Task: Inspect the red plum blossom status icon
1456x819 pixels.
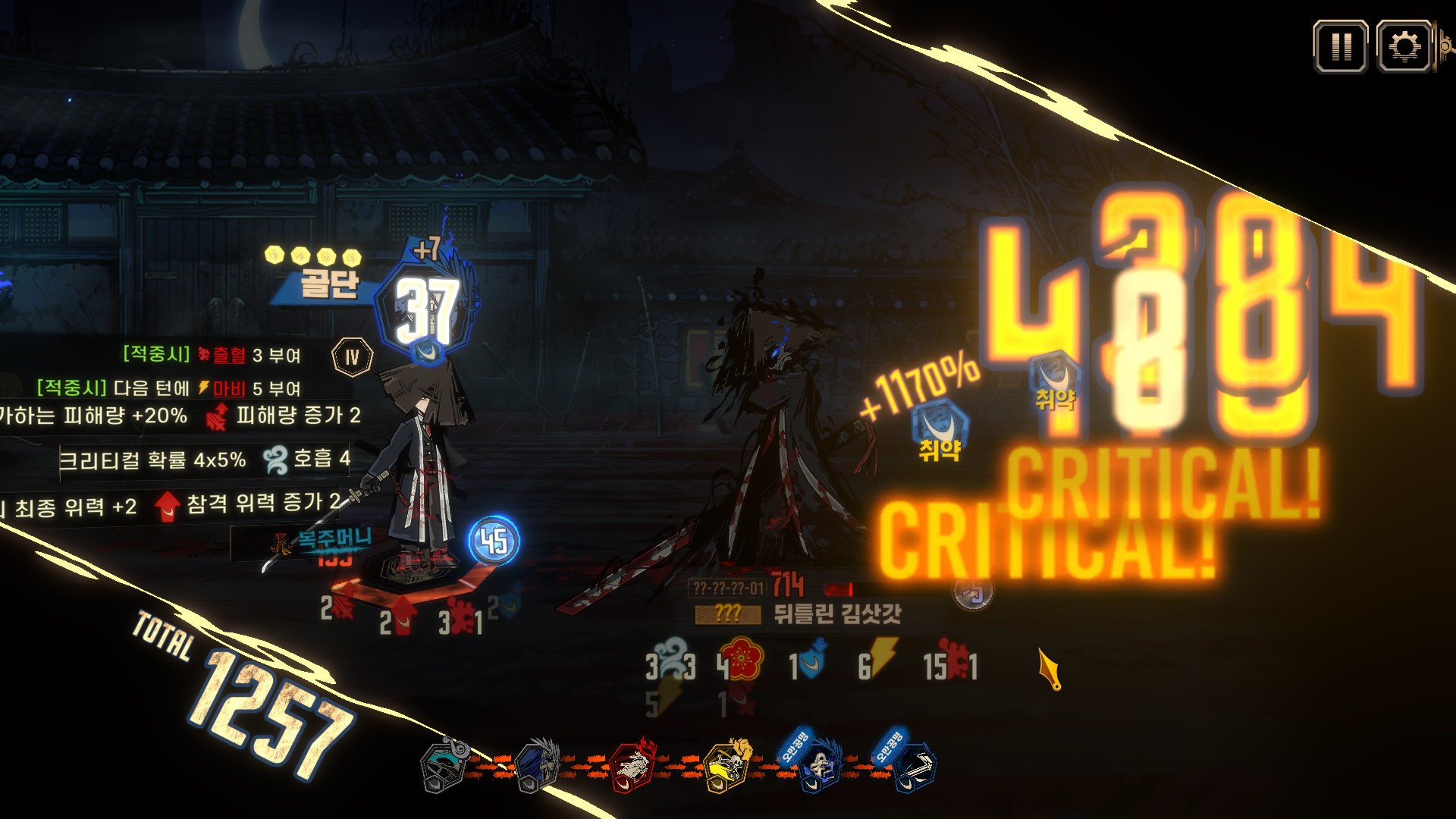Action: (x=742, y=660)
